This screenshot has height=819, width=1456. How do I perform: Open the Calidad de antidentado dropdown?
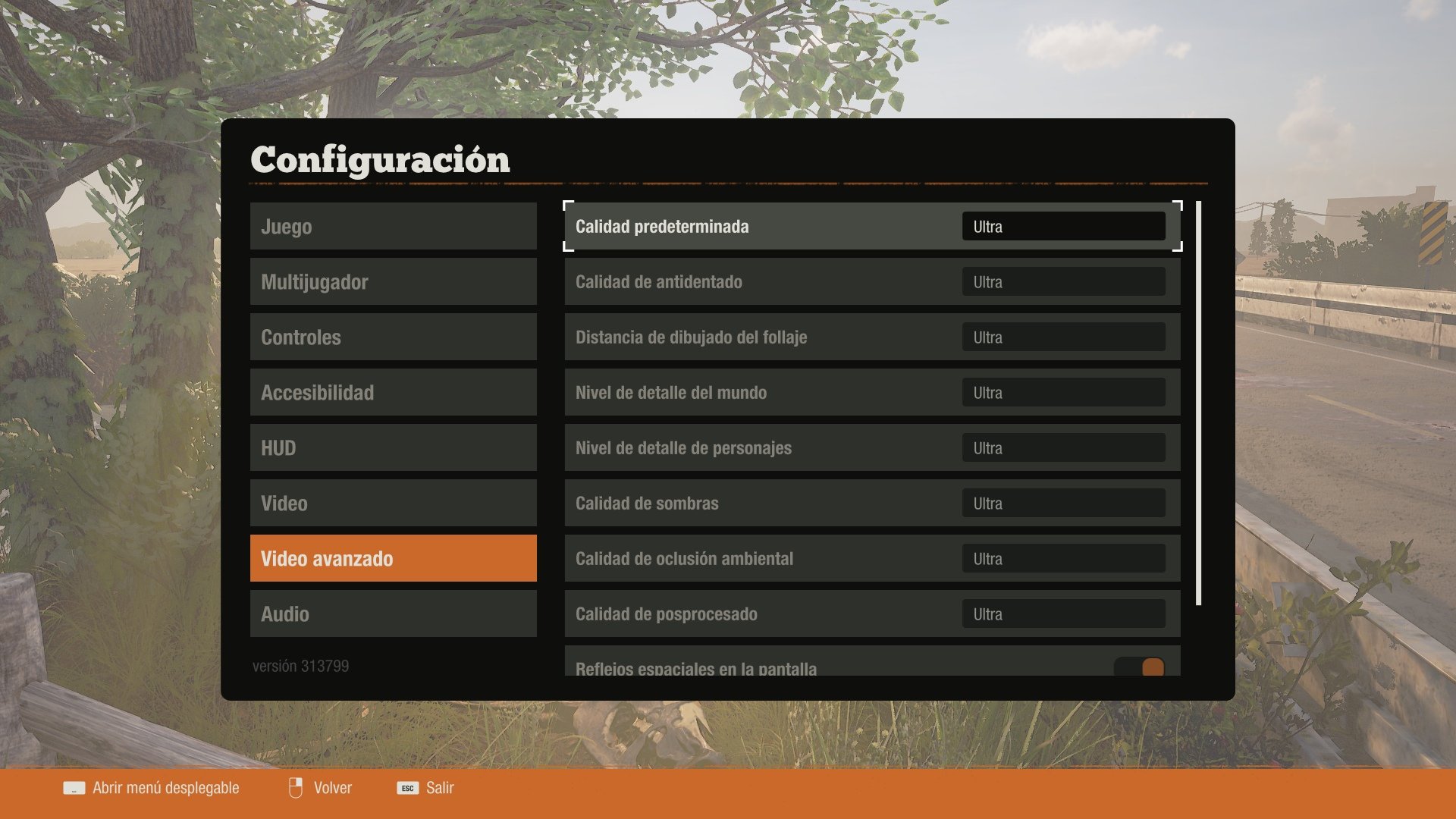1063,281
